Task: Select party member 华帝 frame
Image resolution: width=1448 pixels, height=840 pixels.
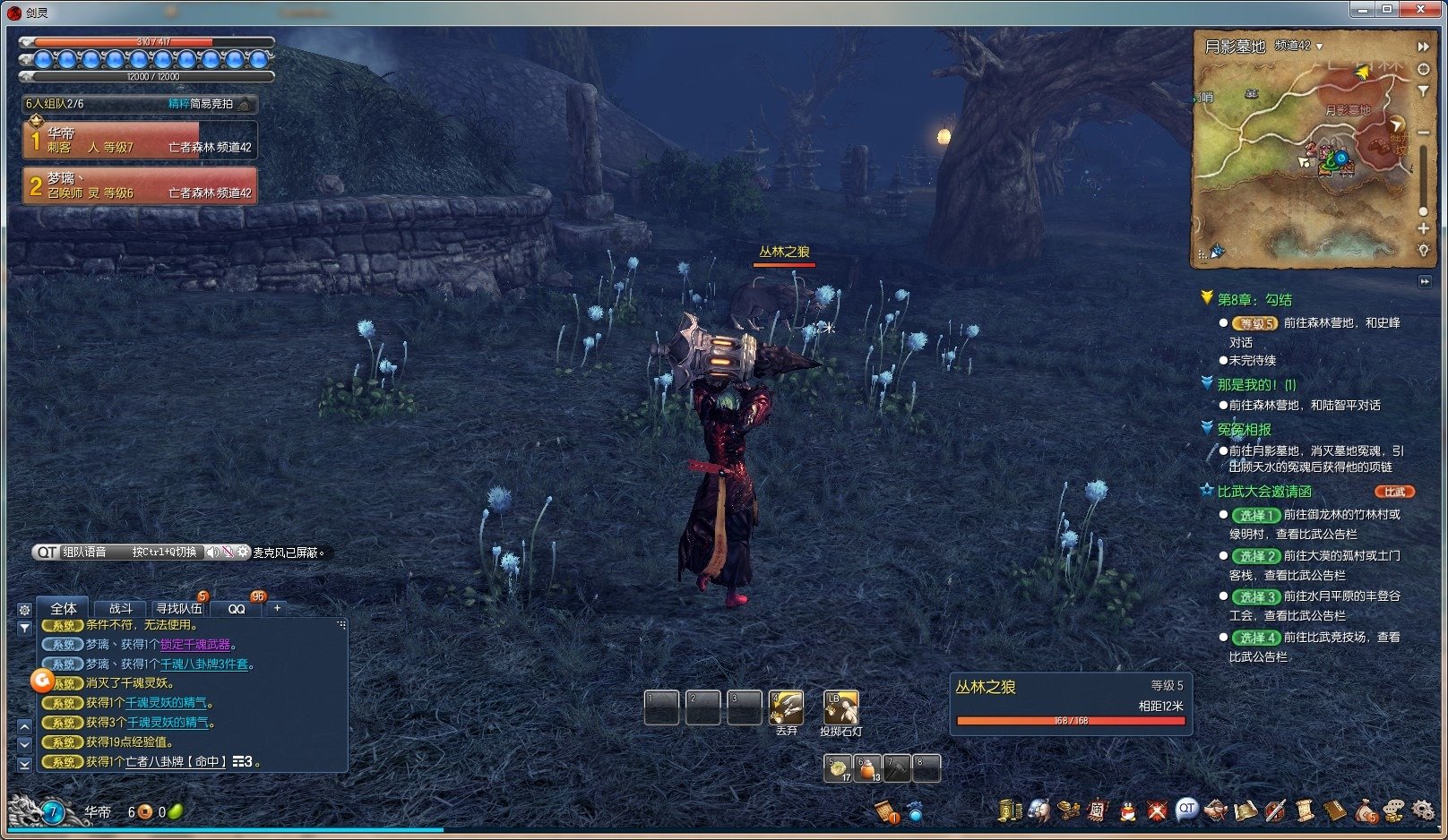Action: tap(140, 140)
